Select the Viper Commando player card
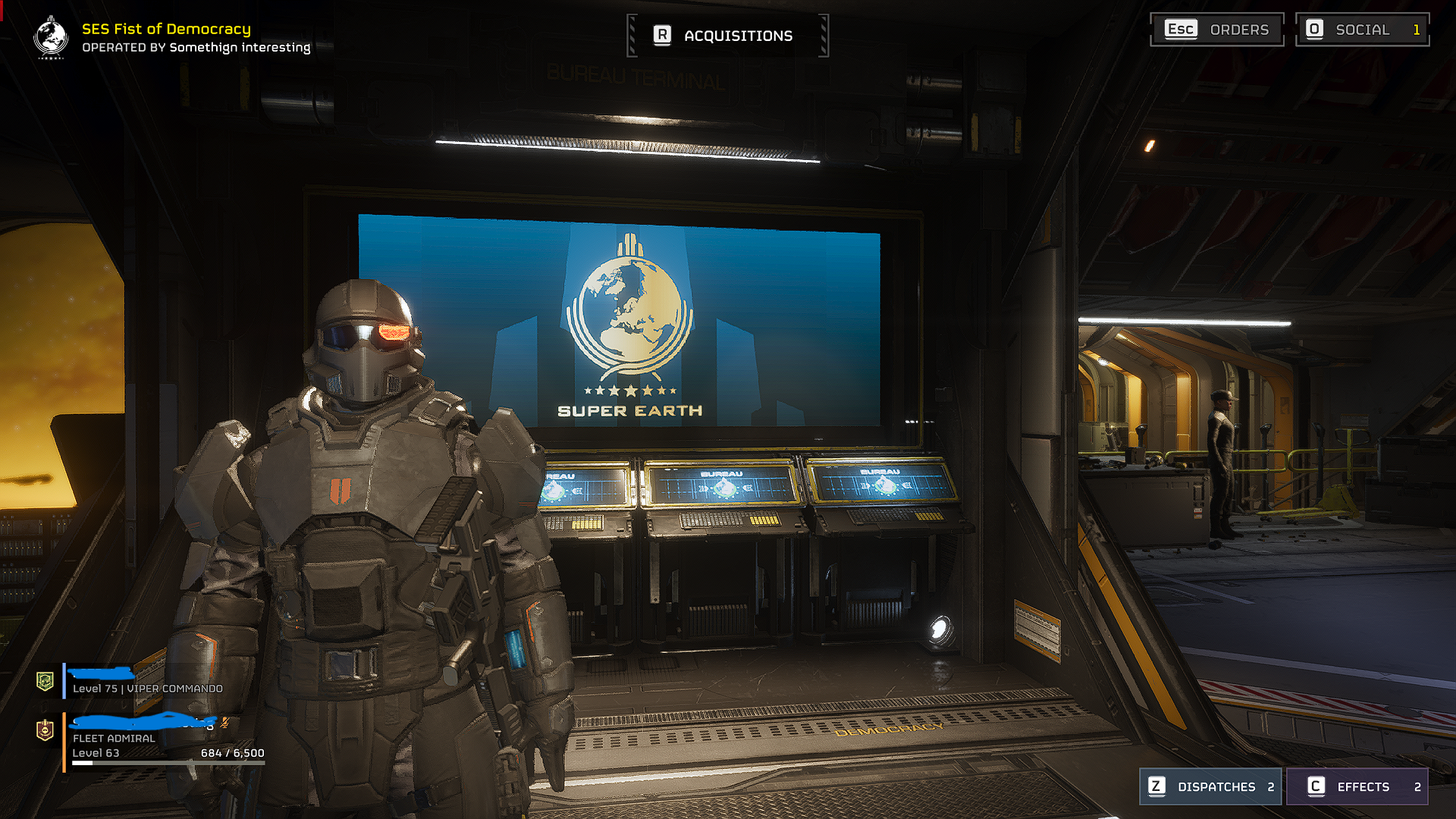This screenshot has height=819, width=1456. (144, 681)
